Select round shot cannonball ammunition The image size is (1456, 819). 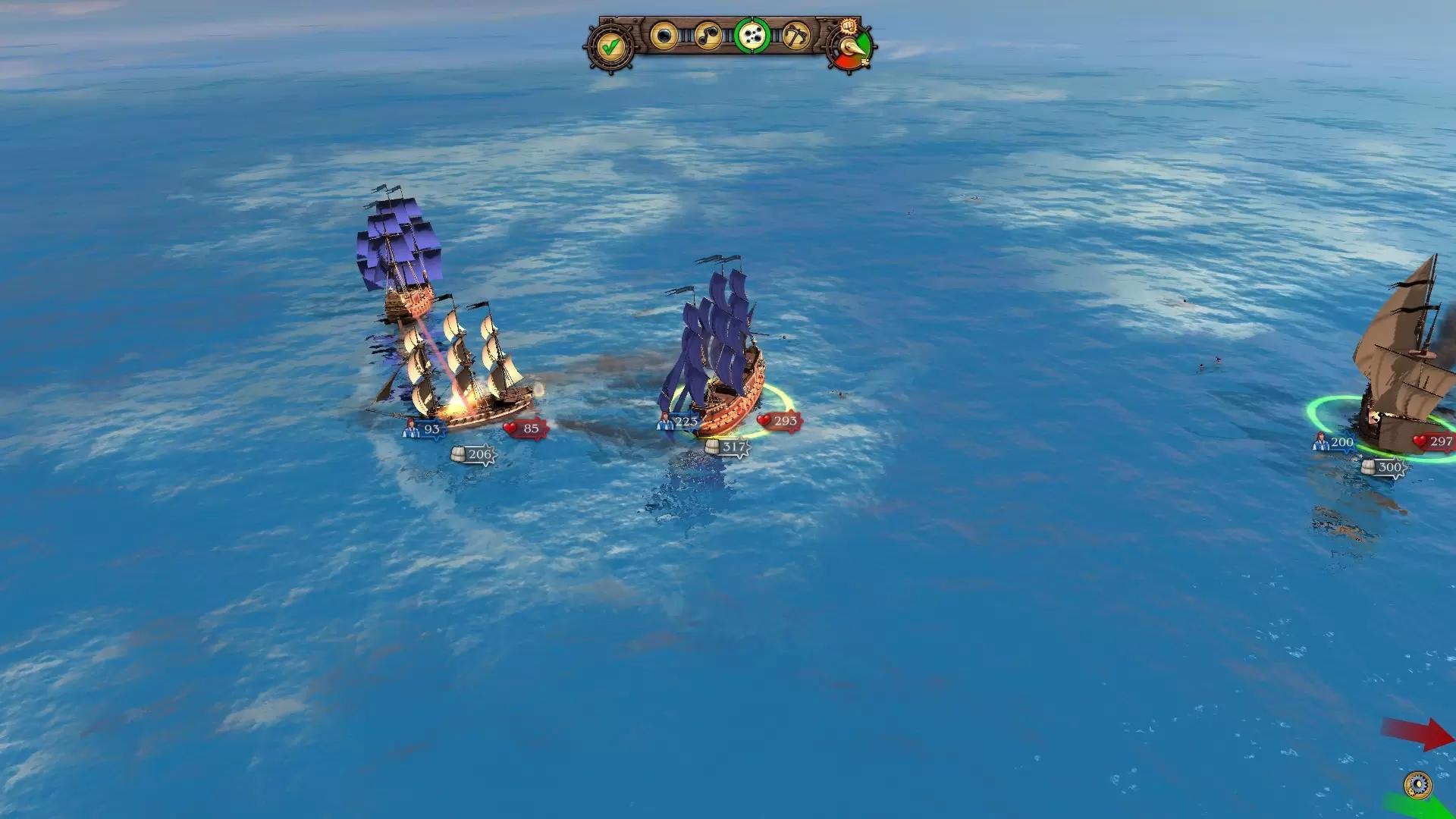(664, 36)
